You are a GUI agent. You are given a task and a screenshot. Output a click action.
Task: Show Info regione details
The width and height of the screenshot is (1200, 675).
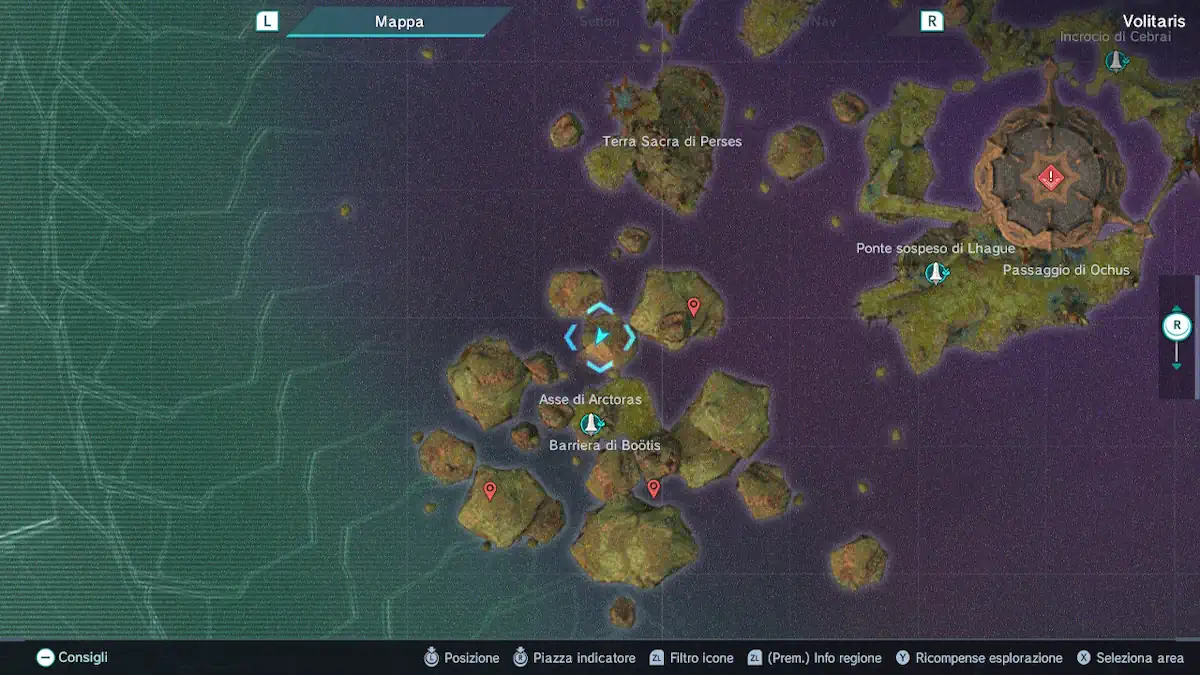pyautogui.click(x=815, y=658)
